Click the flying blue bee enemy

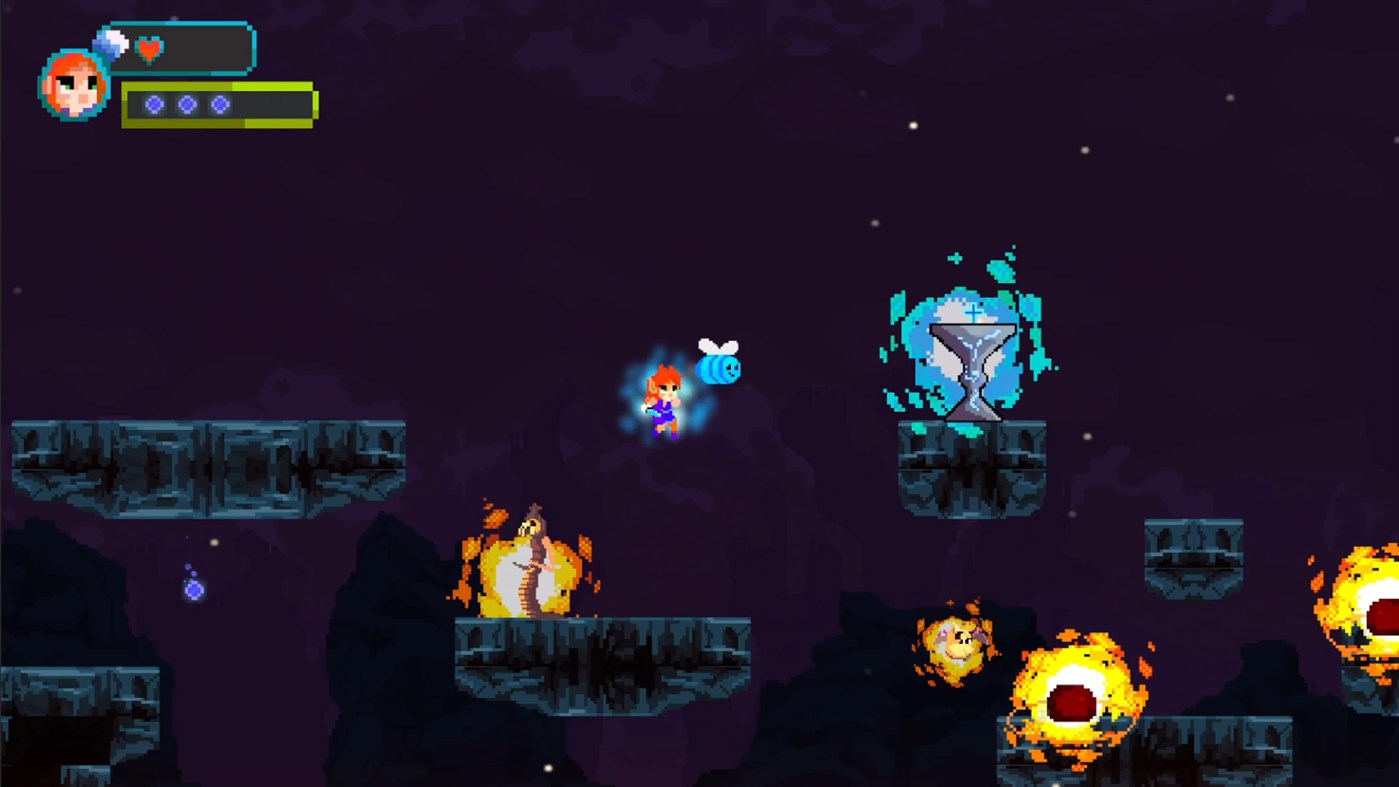[718, 368]
